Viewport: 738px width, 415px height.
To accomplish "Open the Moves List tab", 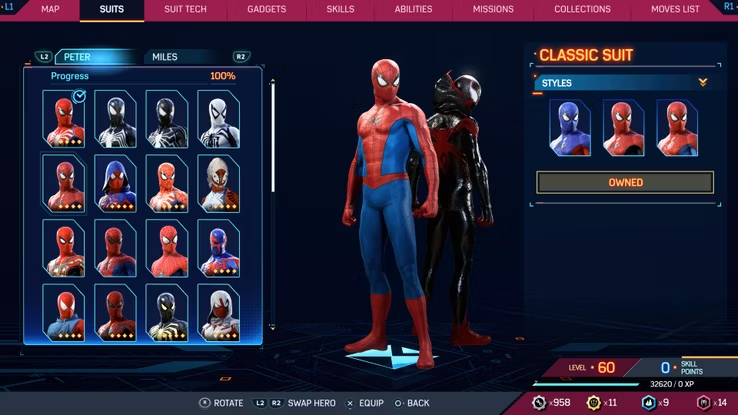I will click(676, 9).
